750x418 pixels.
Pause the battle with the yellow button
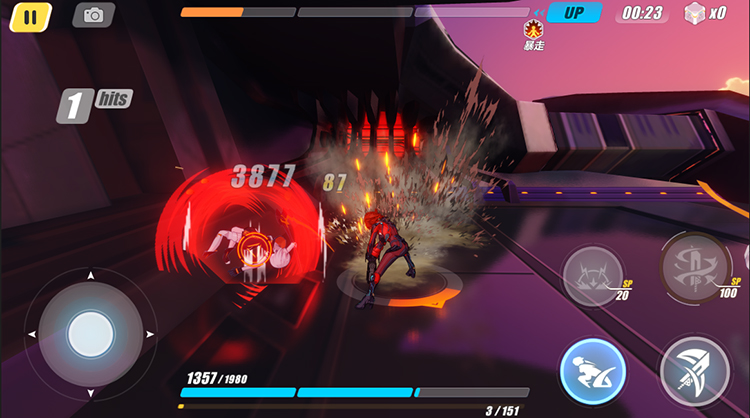(x=31, y=16)
